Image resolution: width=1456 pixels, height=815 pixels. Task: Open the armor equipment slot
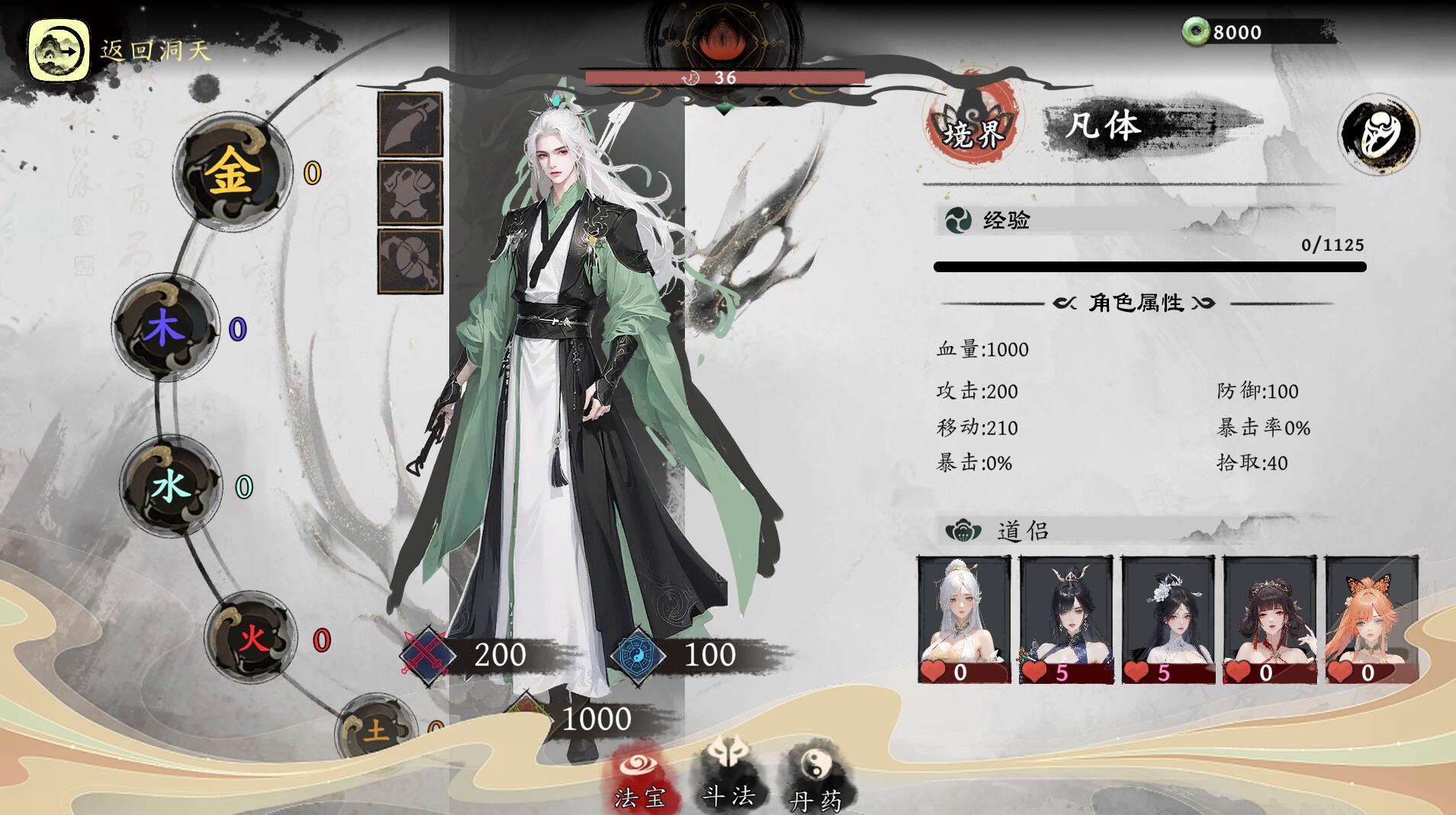[x=410, y=193]
